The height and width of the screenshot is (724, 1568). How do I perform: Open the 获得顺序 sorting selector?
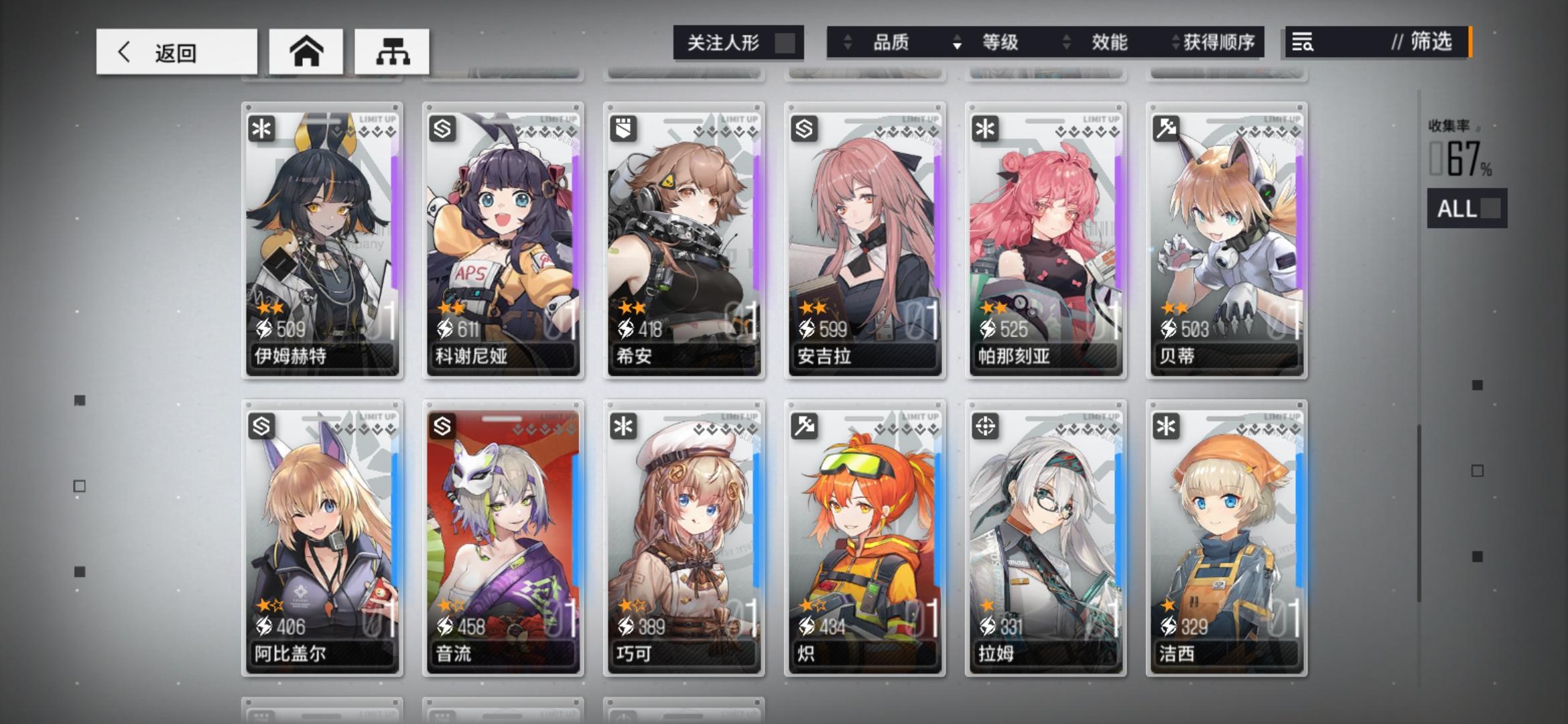click(x=1218, y=42)
